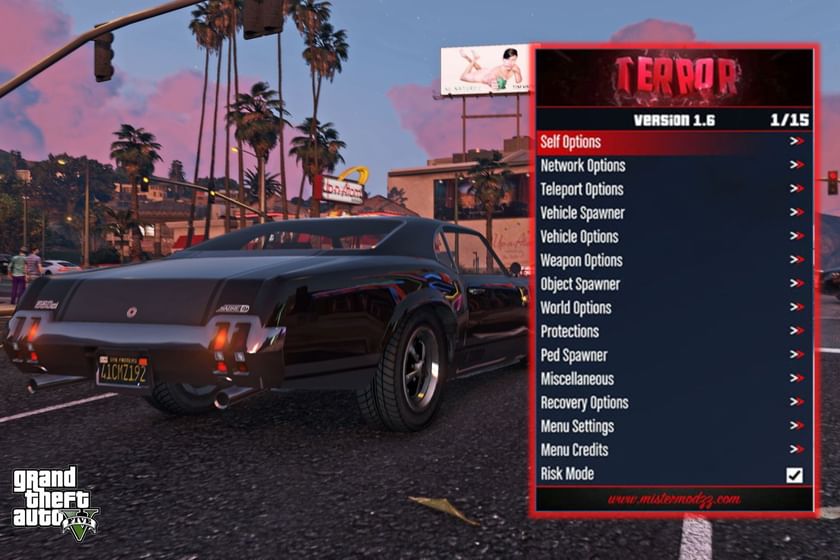Image resolution: width=840 pixels, height=560 pixels.
Task: Open the Object Spawner menu
Action: click(x=580, y=284)
